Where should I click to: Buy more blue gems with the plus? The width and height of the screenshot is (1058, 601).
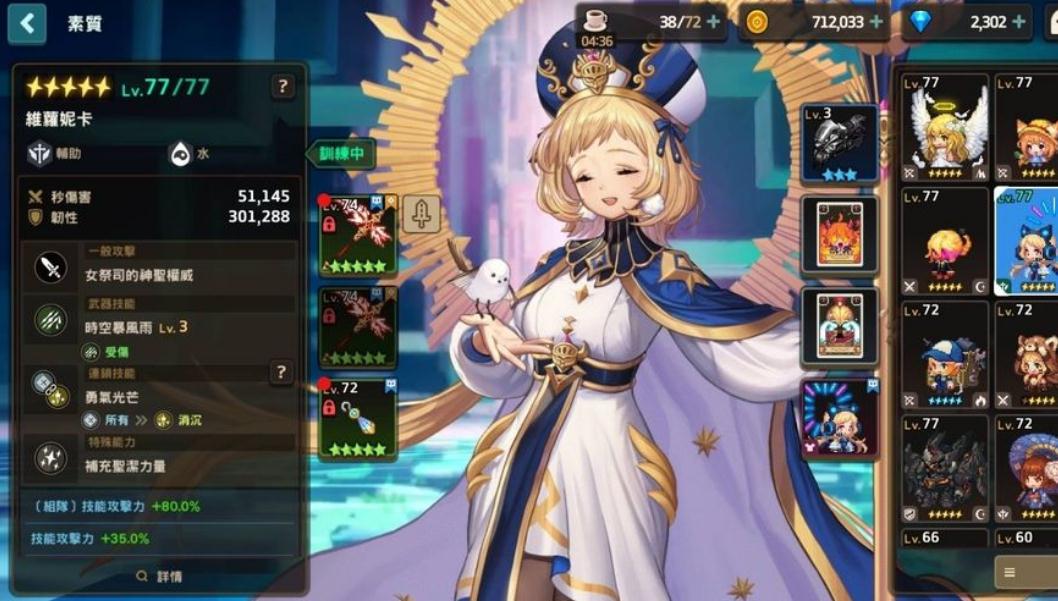[x=1019, y=22]
